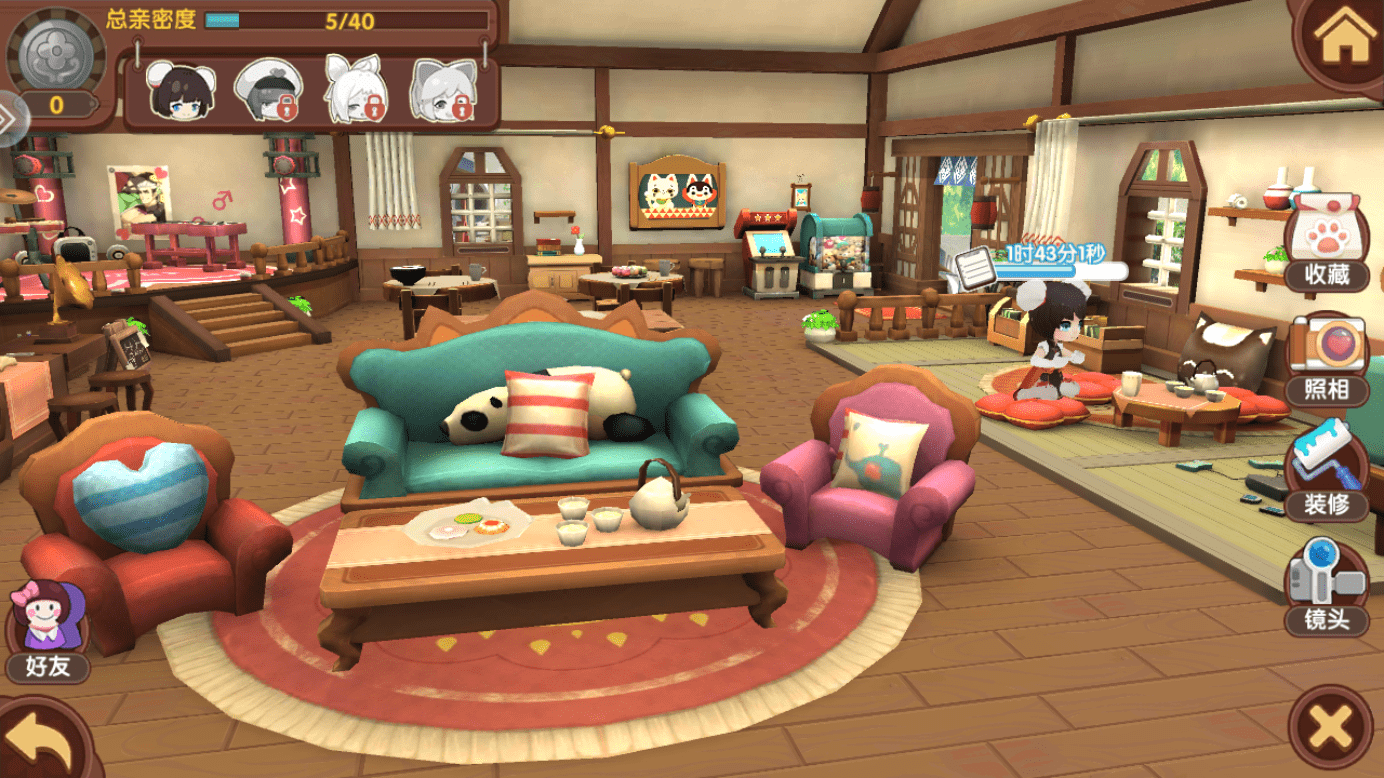
Task: Select the 镜头 camera view button
Action: click(x=1327, y=590)
